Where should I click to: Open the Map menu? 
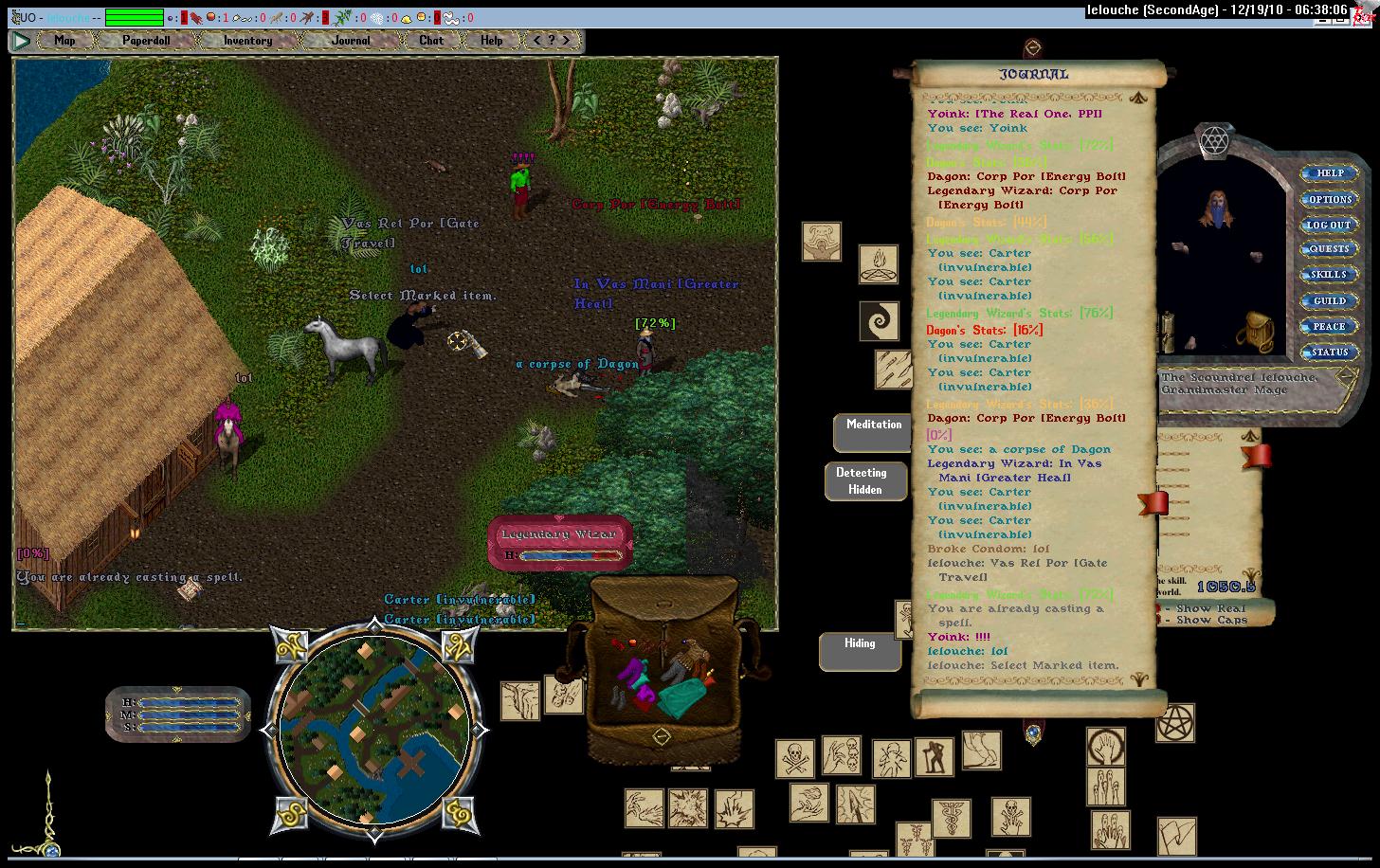[64, 40]
